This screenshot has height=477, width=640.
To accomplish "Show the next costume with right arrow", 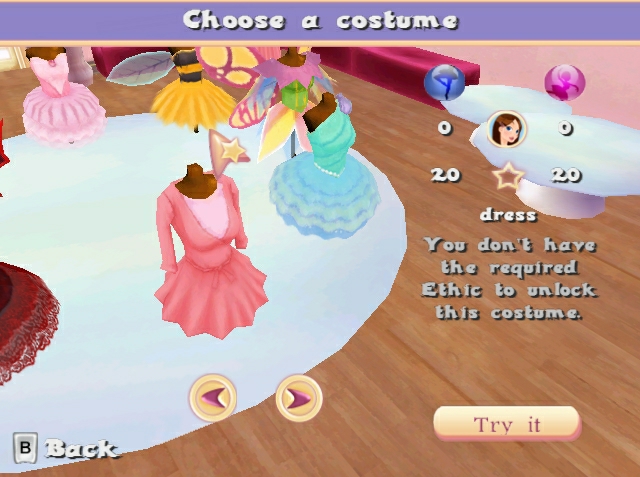I will (x=298, y=399).
